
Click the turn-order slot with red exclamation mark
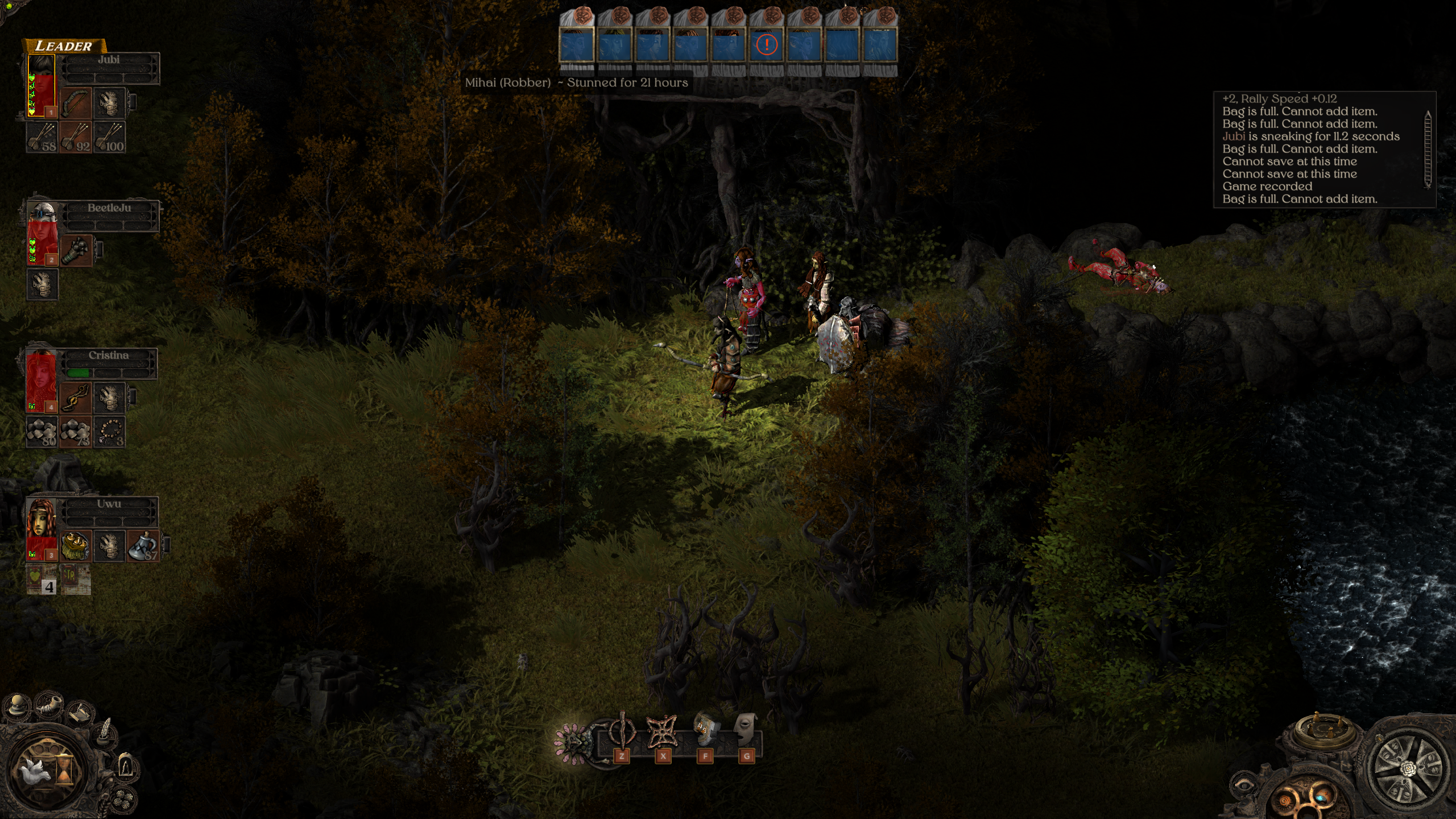pyautogui.click(x=767, y=45)
